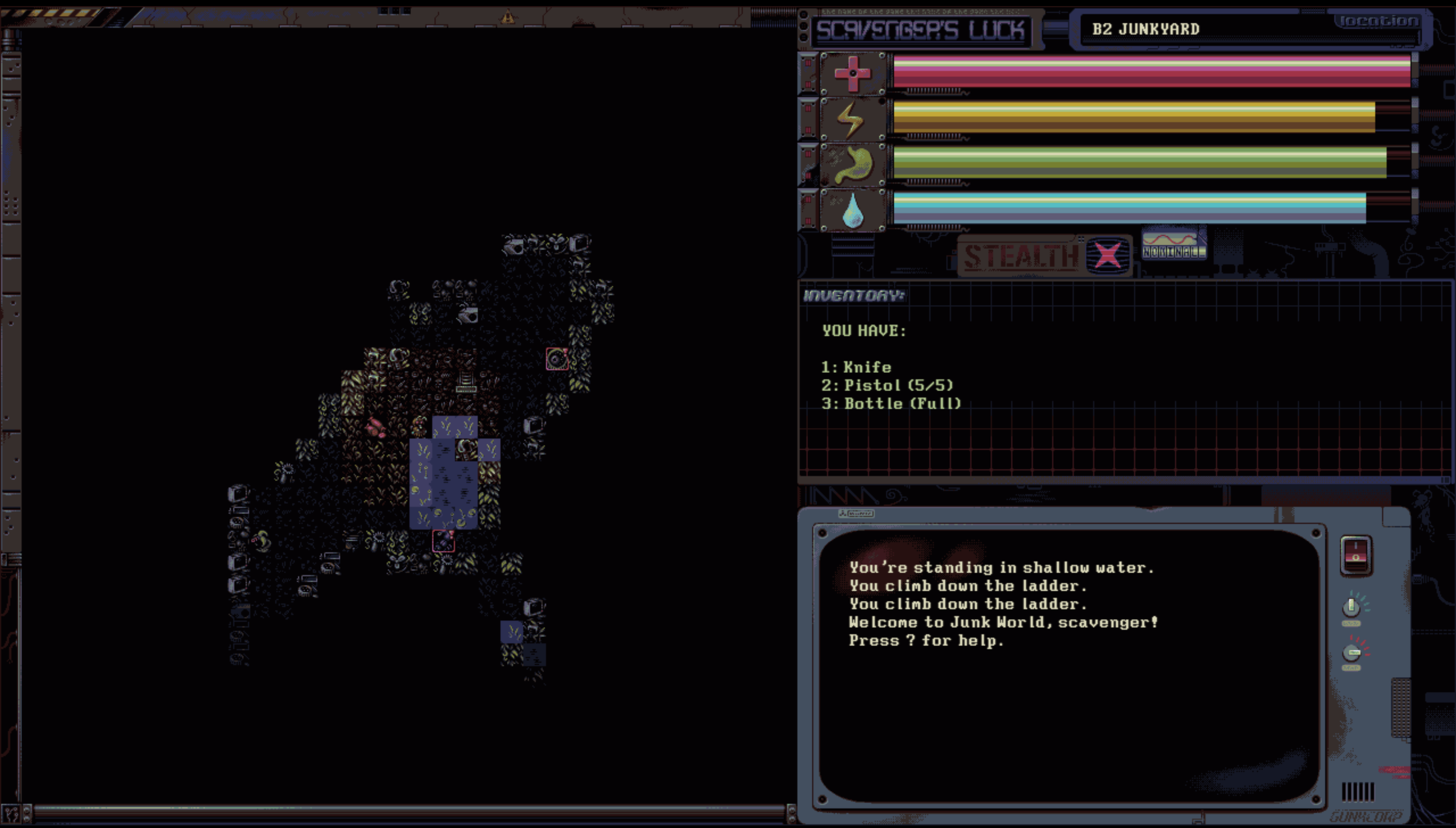This screenshot has height=828, width=1456.
Task: Choose the Pistol (5/5) inventory entry
Action: click(x=898, y=385)
